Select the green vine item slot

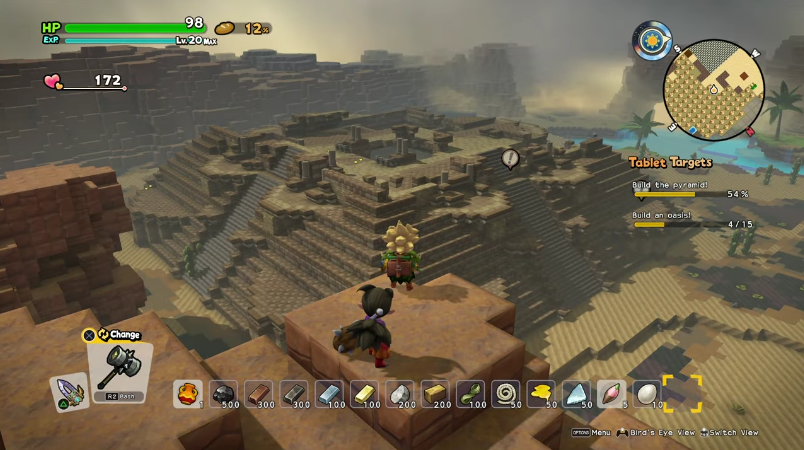coord(471,394)
